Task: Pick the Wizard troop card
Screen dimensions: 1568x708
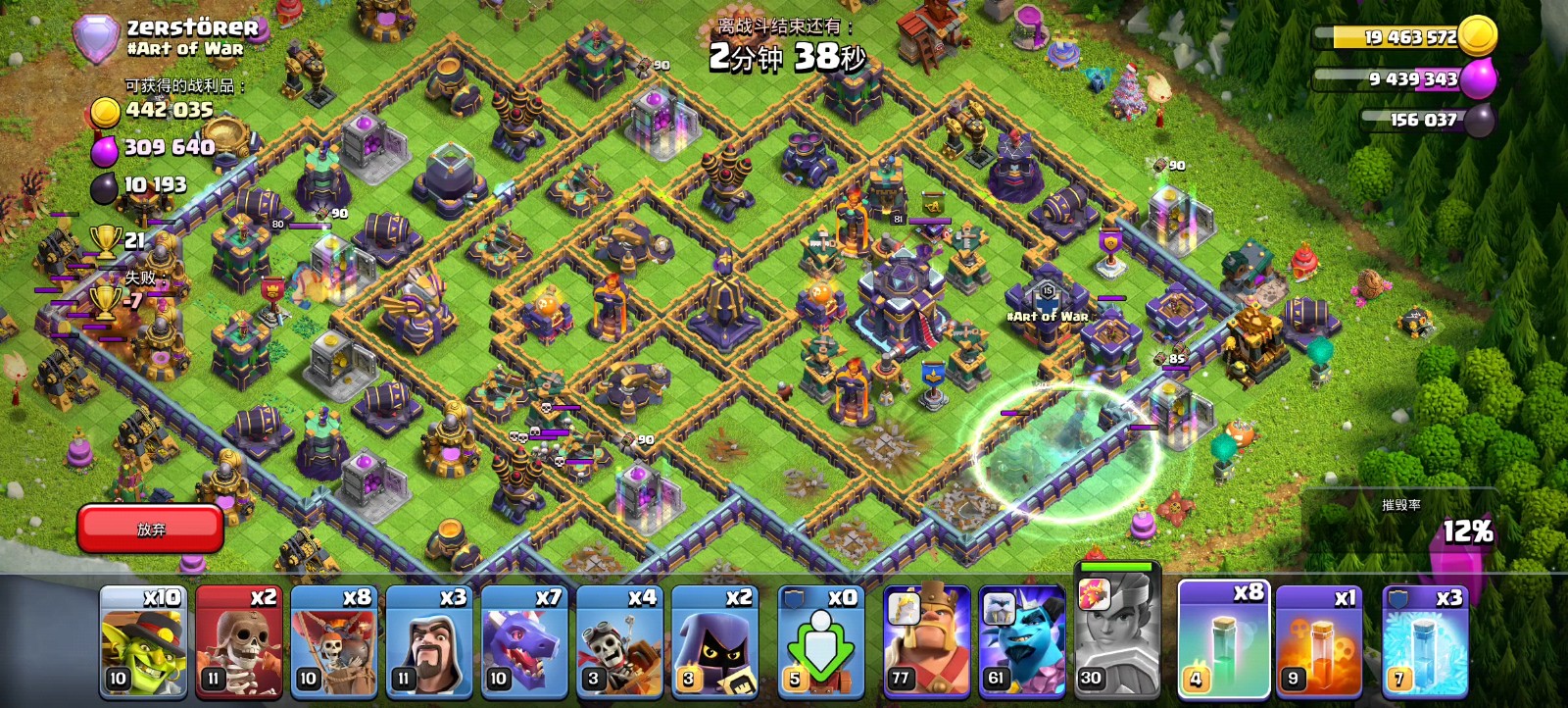Action: click(x=428, y=642)
